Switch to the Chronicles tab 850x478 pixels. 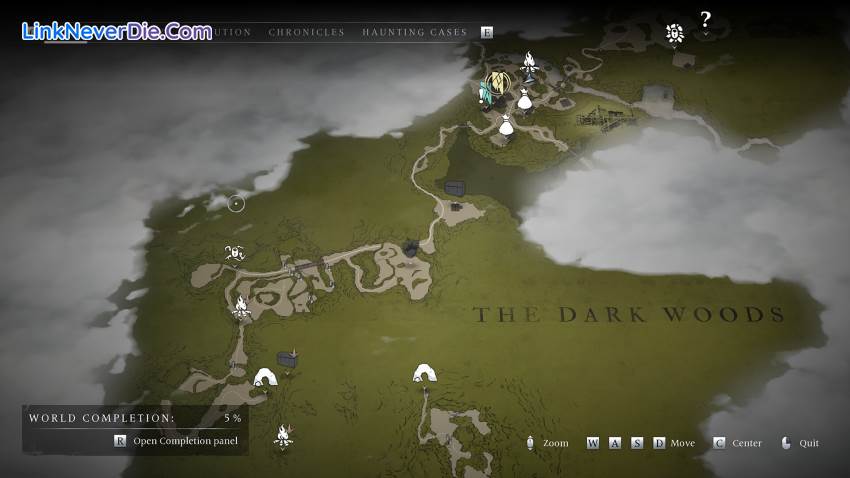(306, 32)
